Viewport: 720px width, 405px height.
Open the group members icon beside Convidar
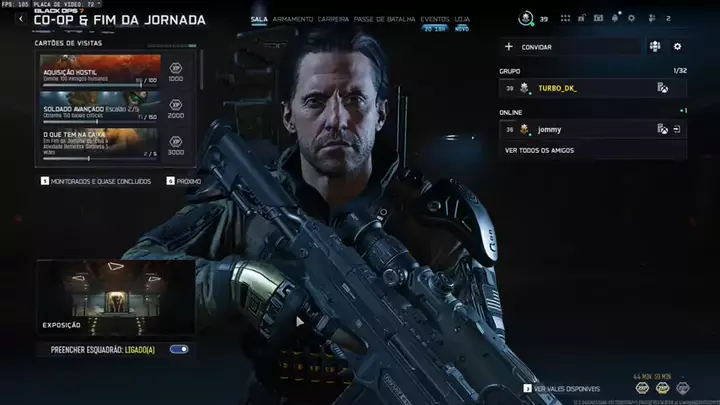(655, 46)
